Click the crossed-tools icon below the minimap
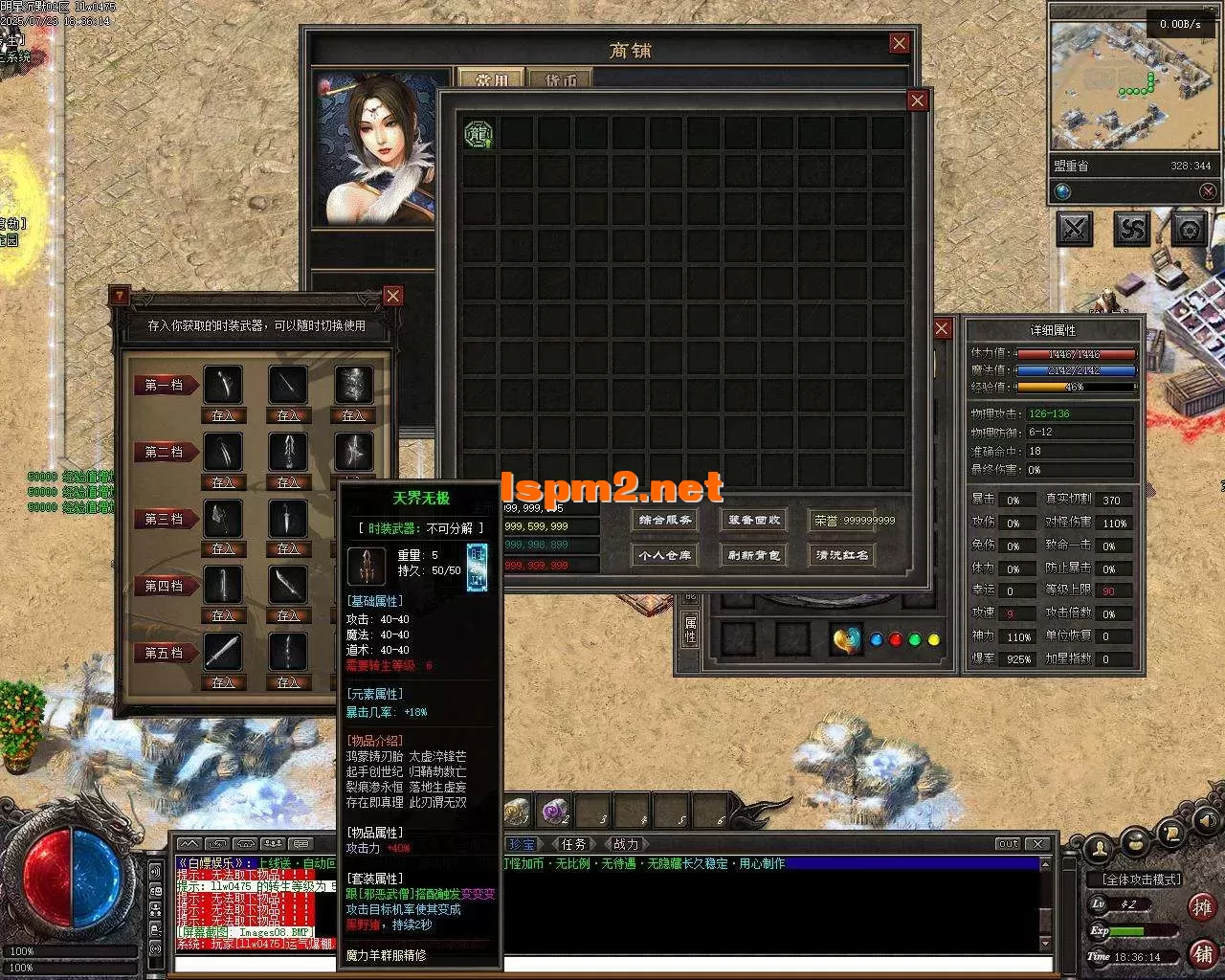 (x=1074, y=230)
